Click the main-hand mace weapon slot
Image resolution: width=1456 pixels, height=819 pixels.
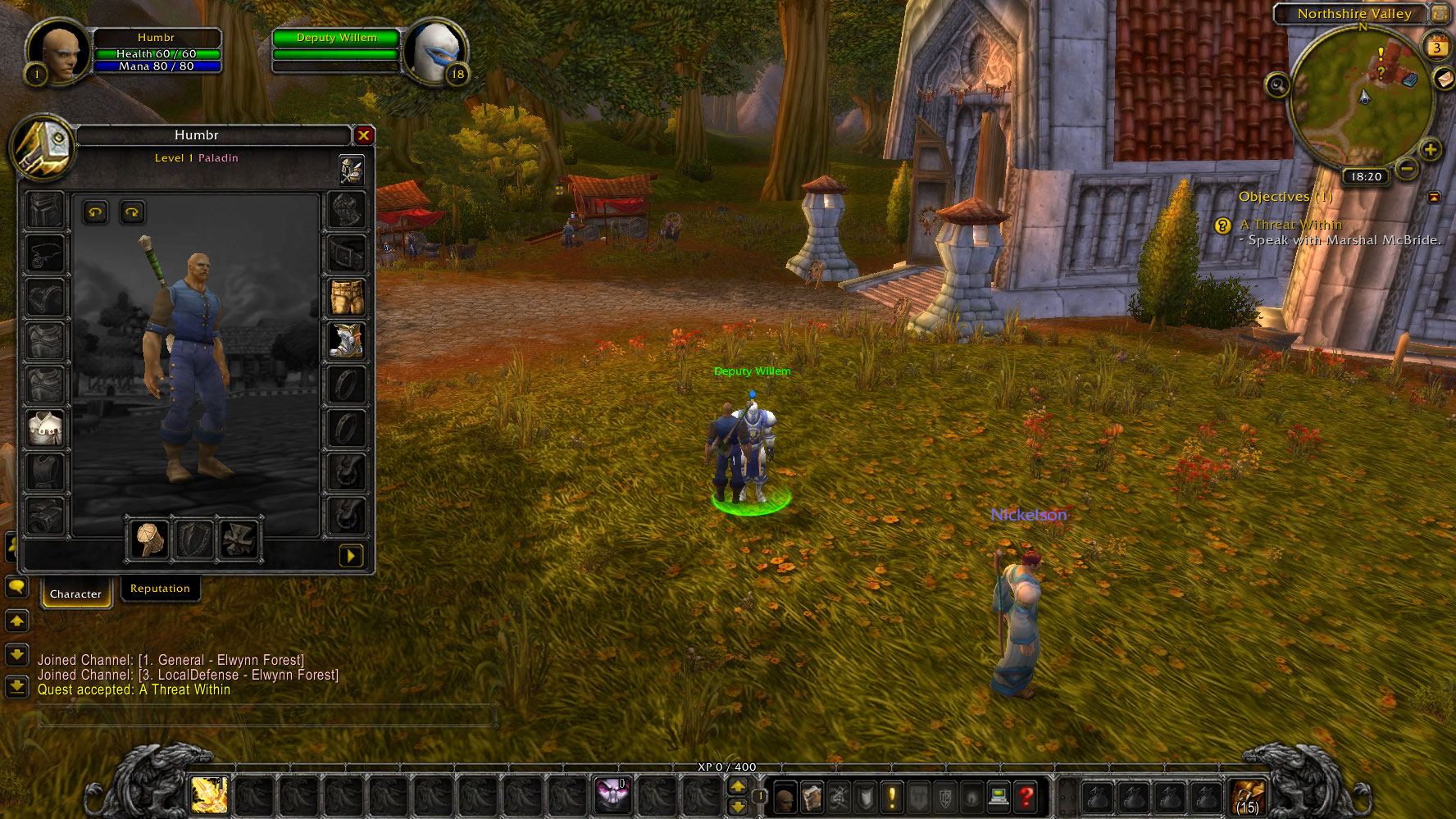pyautogui.click(x=148, y=539)
